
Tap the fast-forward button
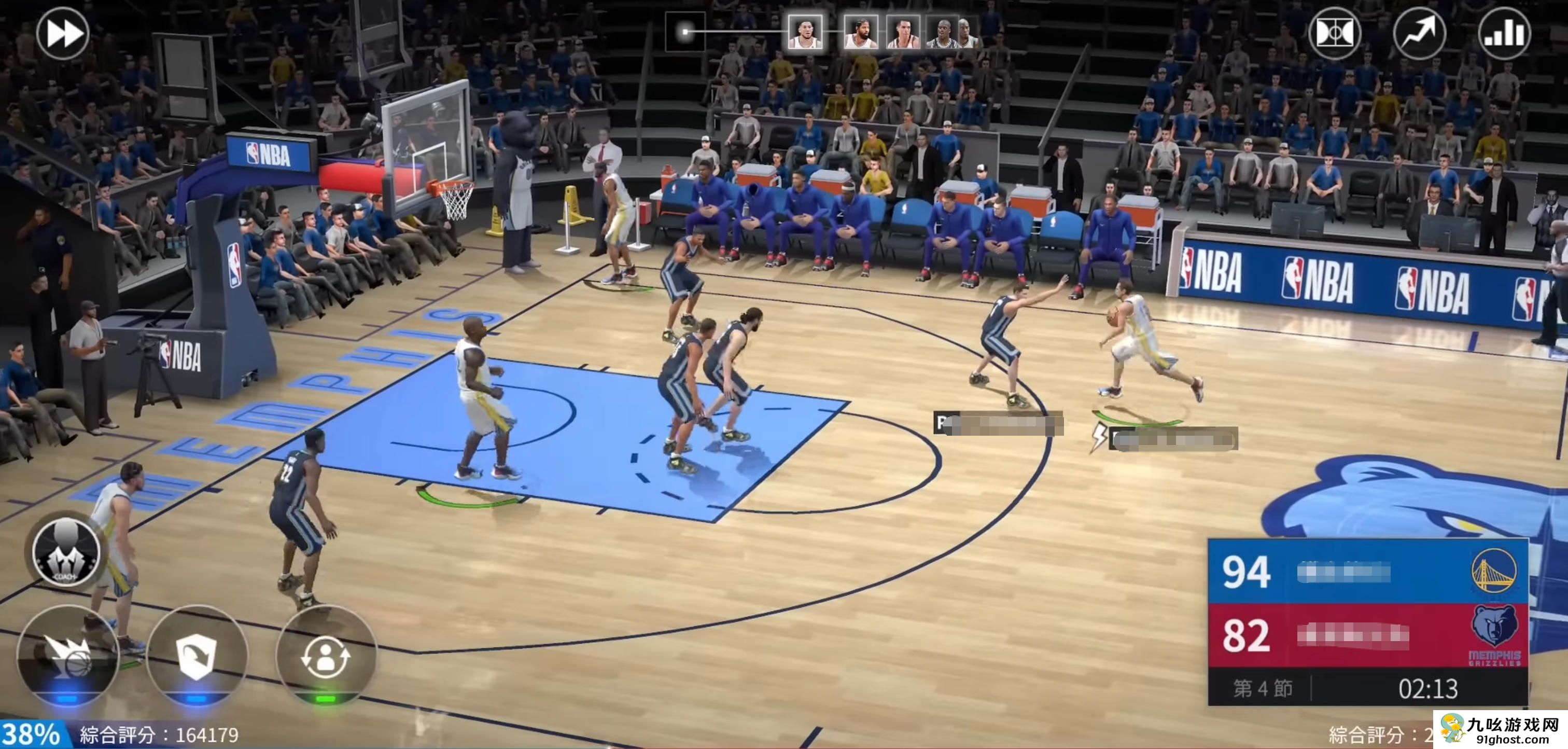(63, 34)
